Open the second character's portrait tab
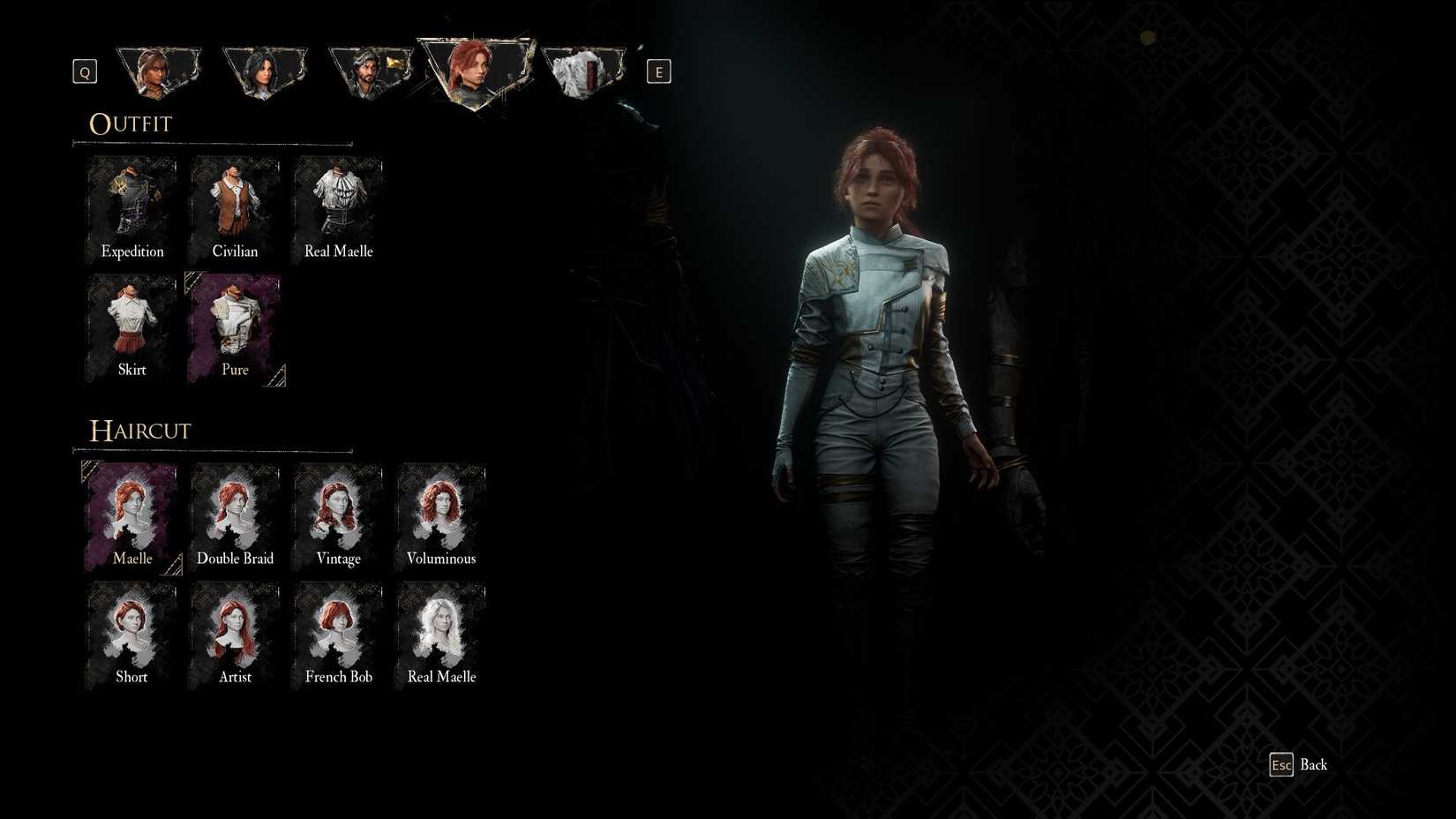Viewport: 1456px width, 819px height. (x=265, y=69)
